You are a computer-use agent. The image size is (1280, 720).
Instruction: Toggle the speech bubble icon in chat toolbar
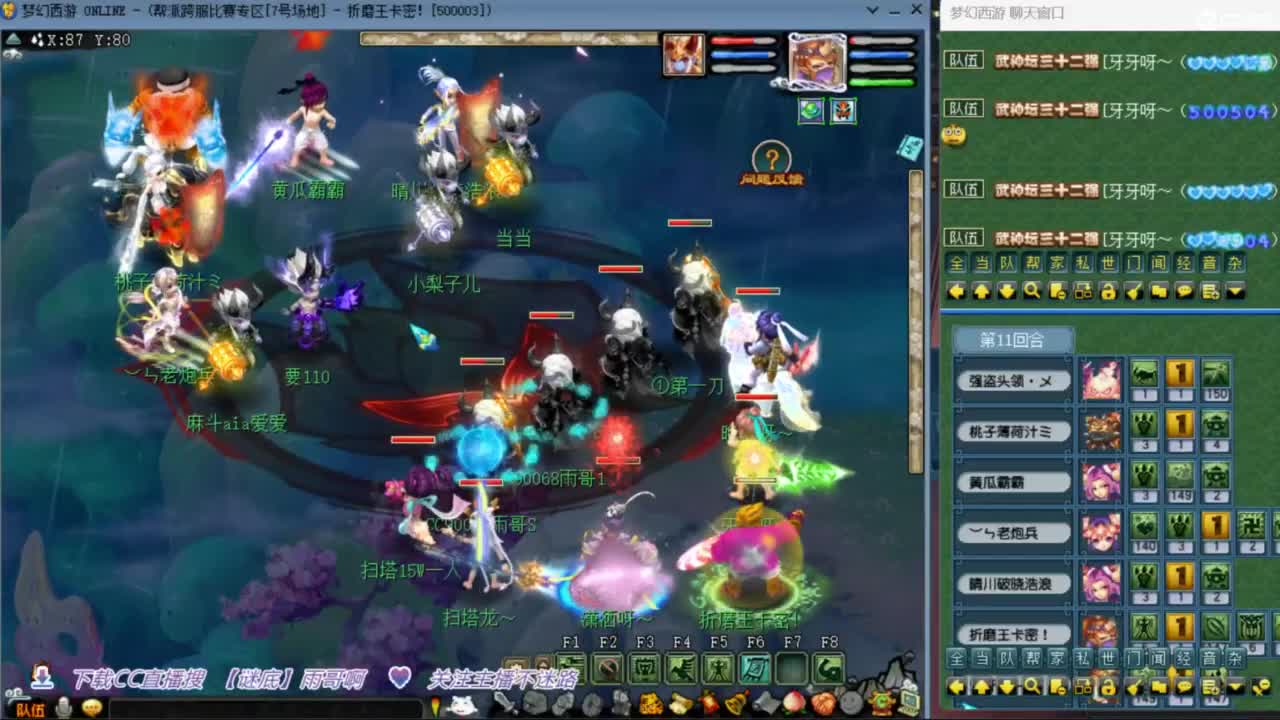(1183, 292)
